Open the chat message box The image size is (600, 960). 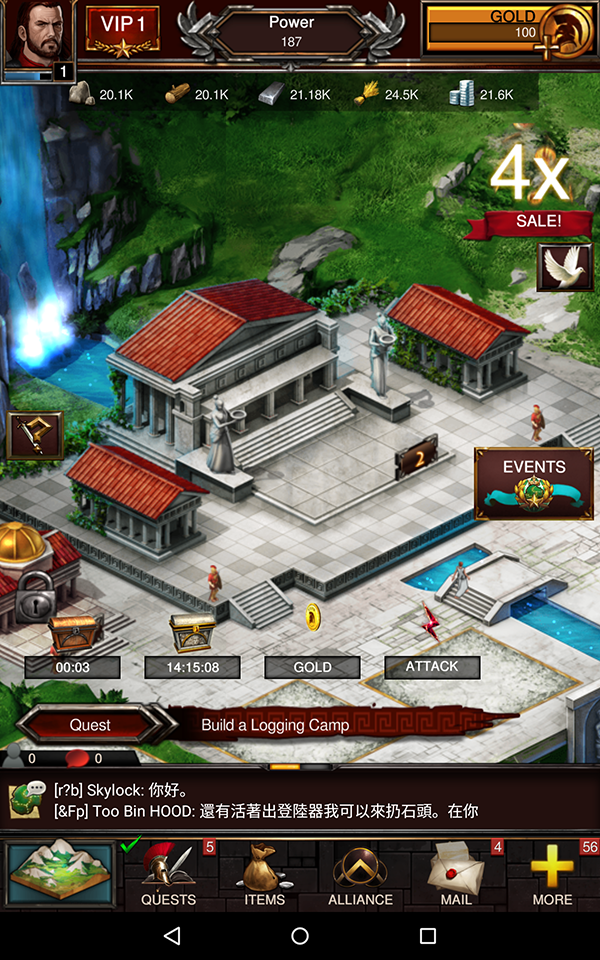pos(300,800)
